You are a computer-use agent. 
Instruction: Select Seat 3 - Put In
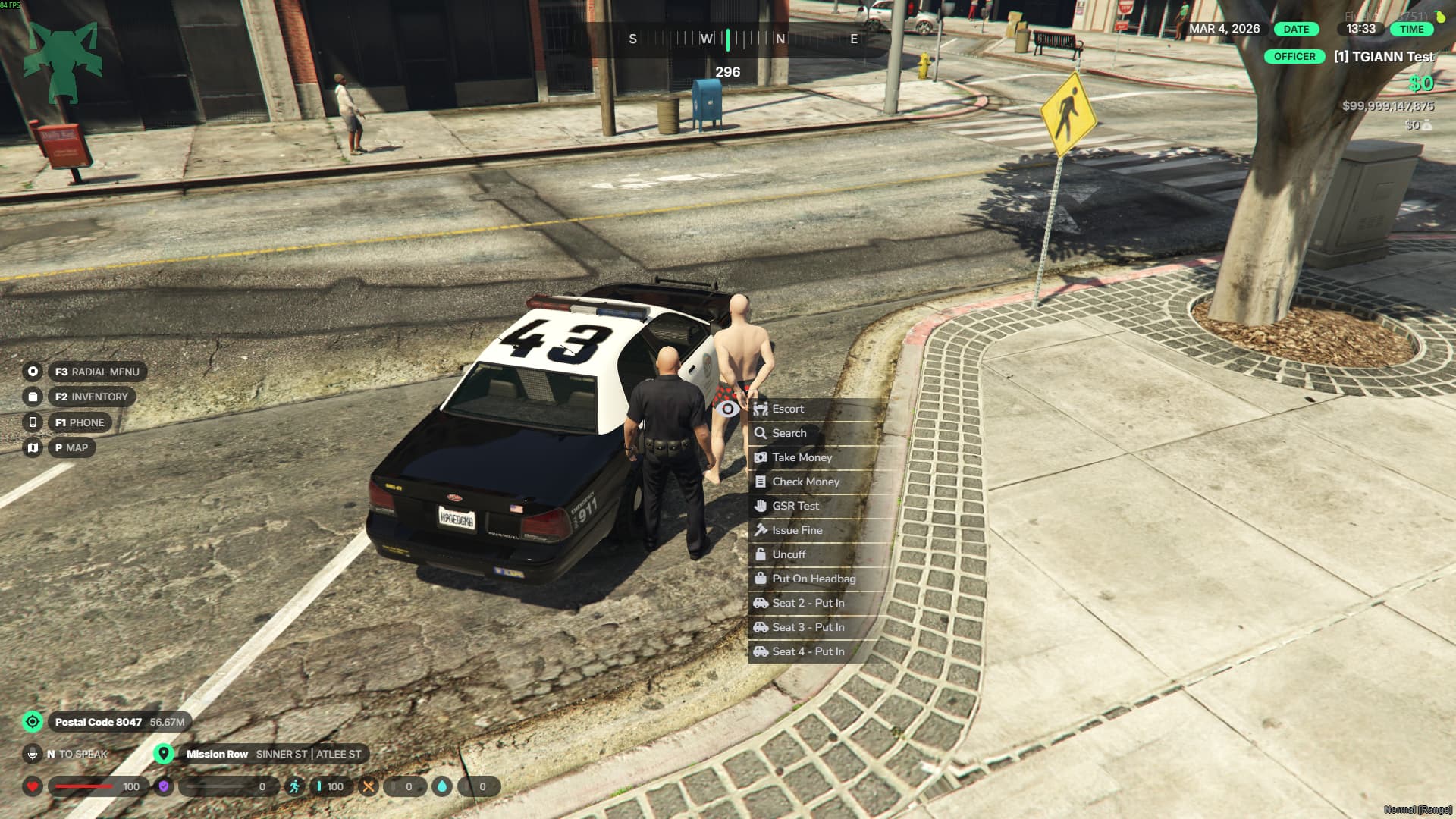[808, 627]
